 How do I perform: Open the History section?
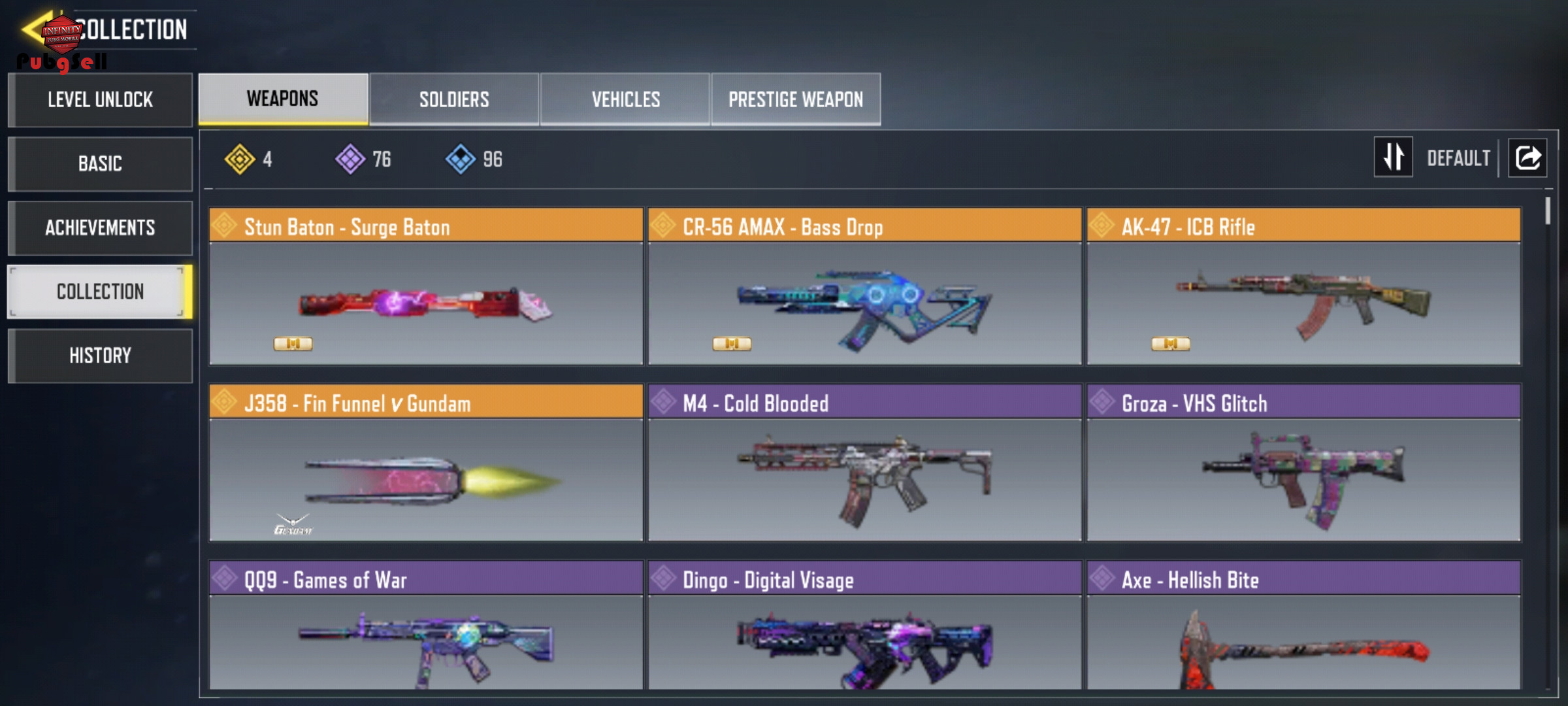tap(100, 356)
